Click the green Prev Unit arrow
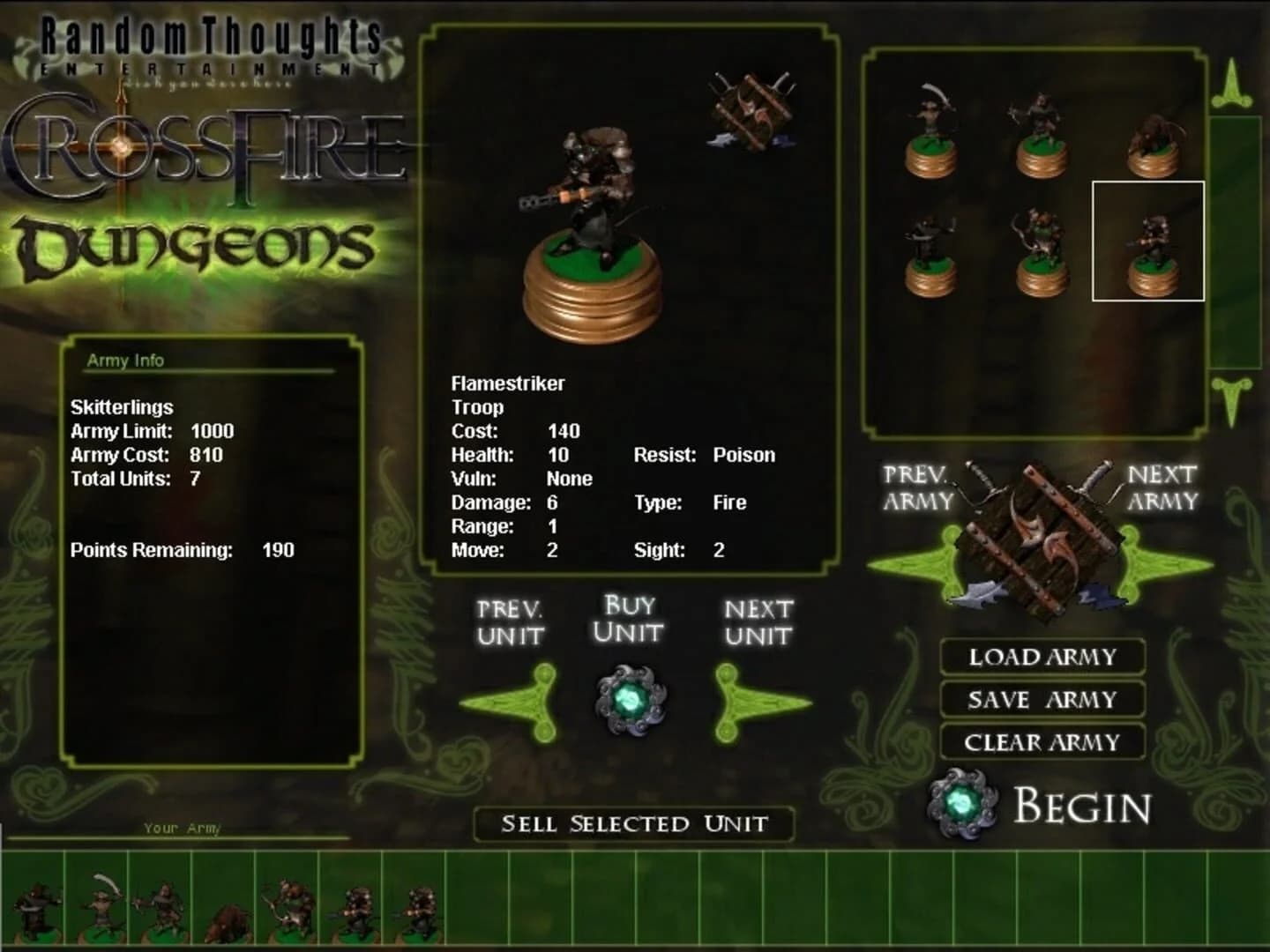 tap(512, 701)
